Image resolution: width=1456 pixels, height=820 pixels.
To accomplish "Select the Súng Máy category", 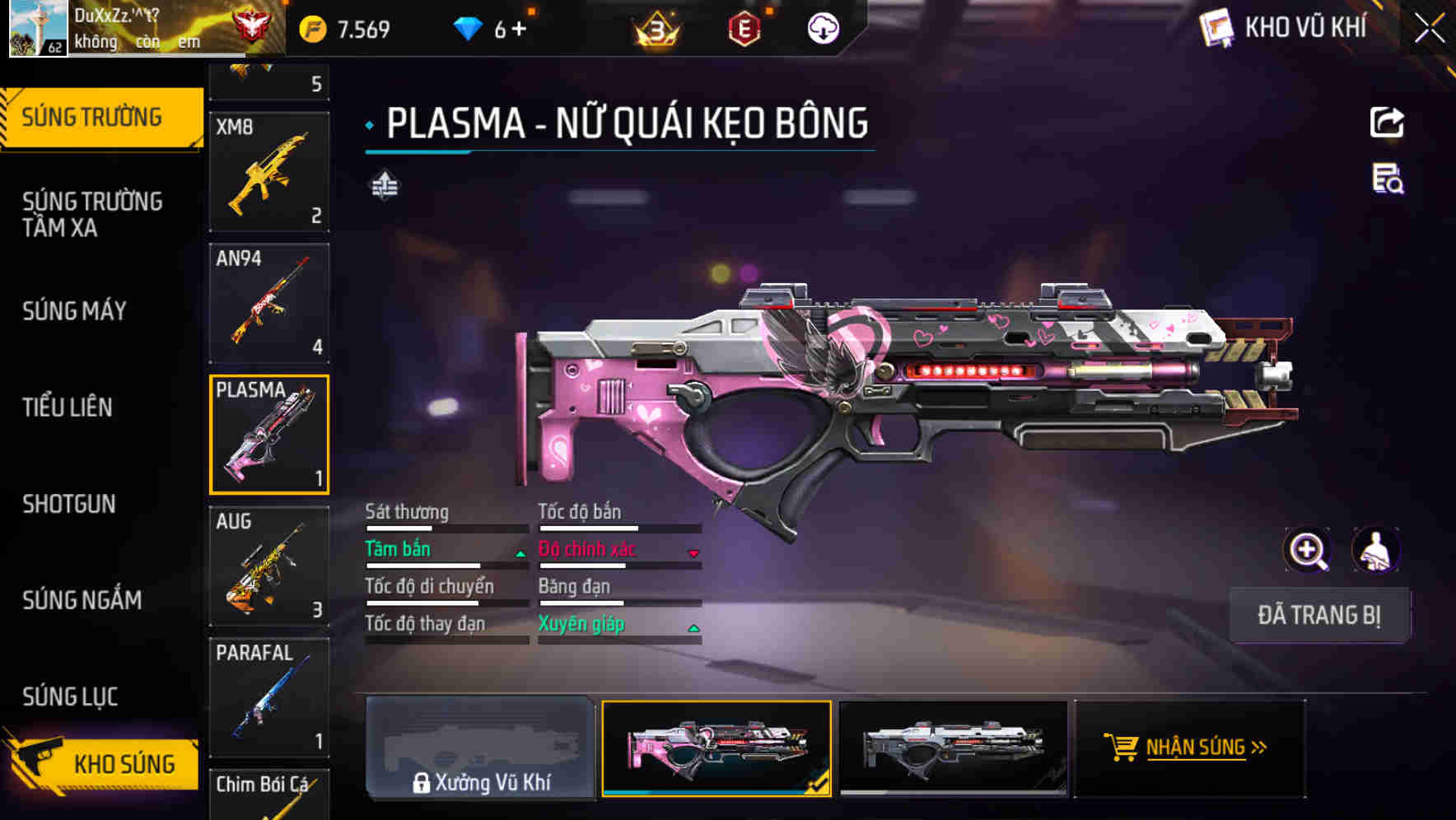I will pos(75,311).
